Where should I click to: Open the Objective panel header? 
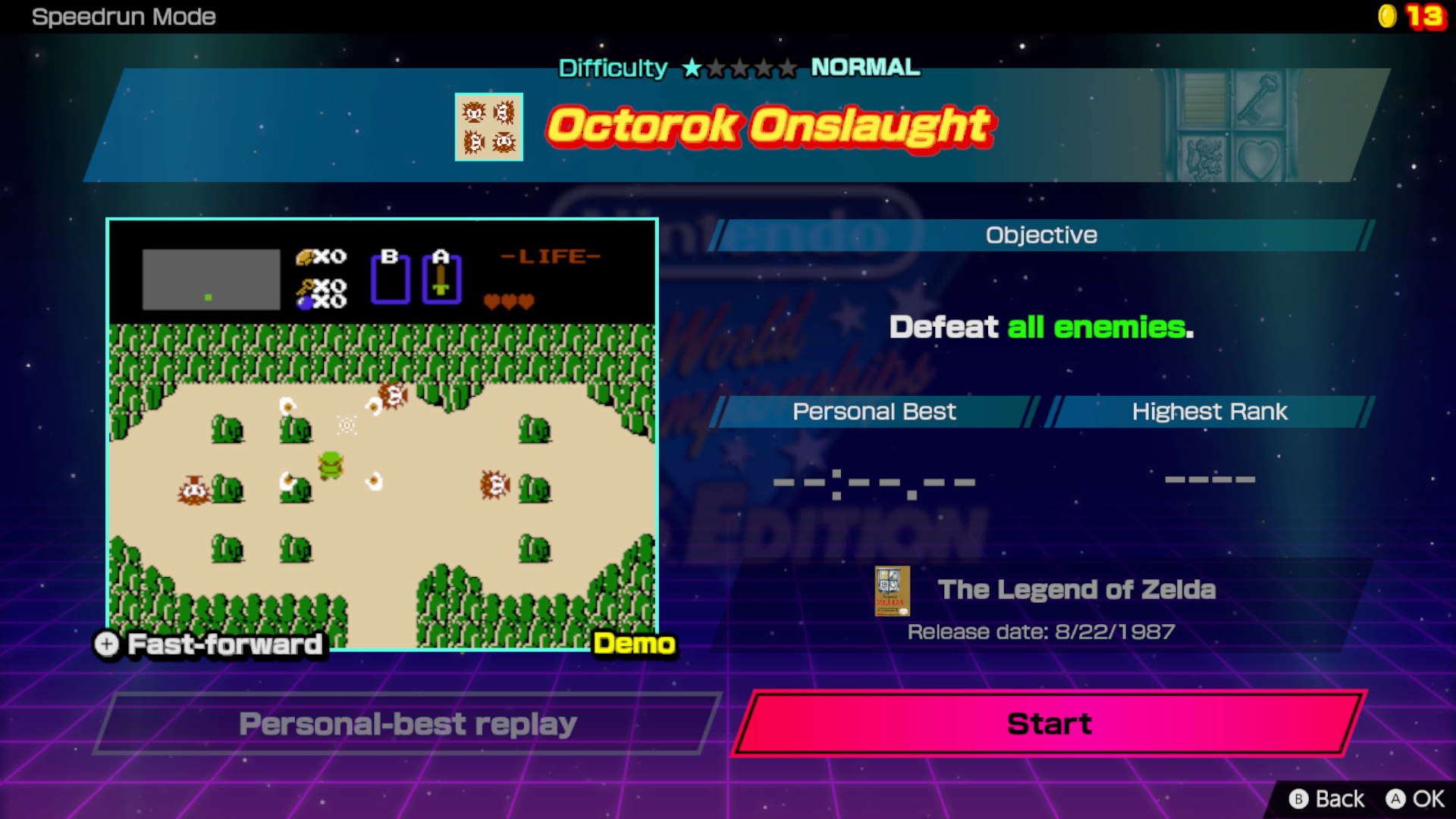[1040, 234]
